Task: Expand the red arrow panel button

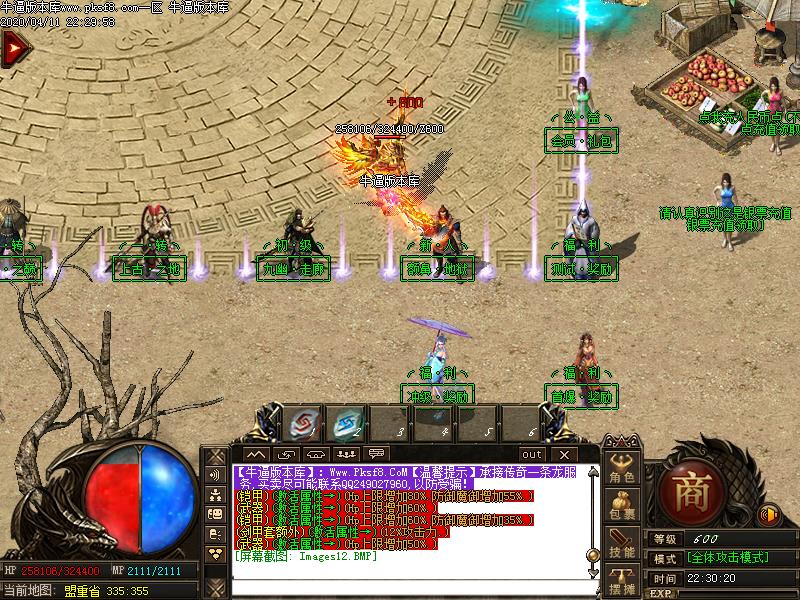Action: 12,48
